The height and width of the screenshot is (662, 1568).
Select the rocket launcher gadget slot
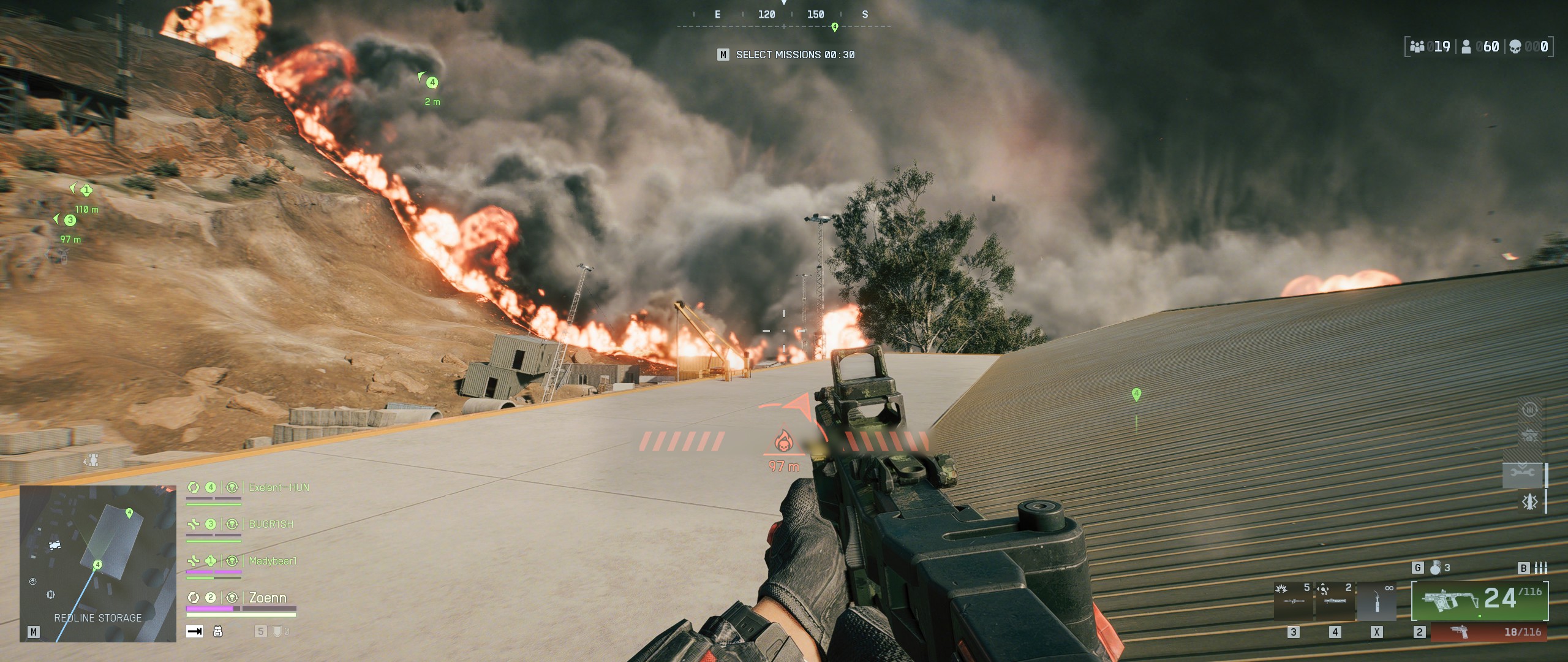click(1294, 601)
